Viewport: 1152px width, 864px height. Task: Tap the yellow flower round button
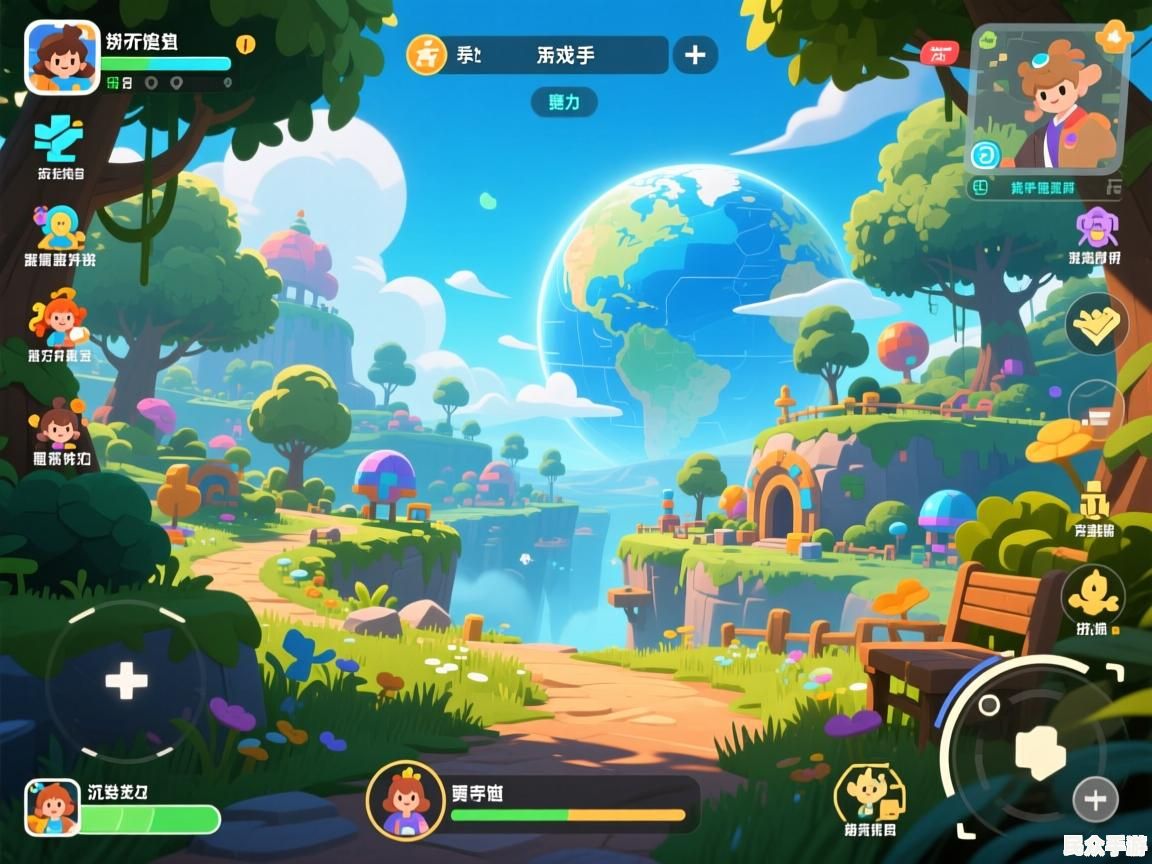[x=1093, y=596]
